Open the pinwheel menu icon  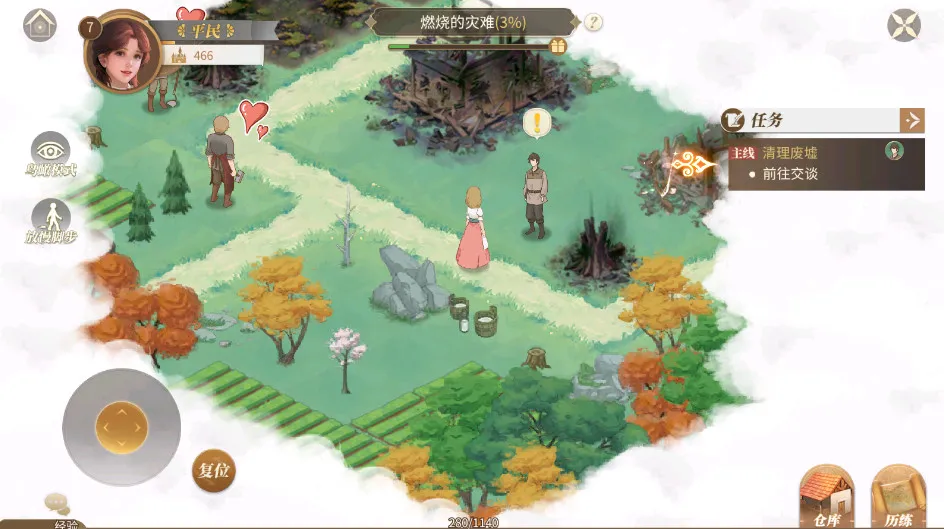click(x=904, y=25)
